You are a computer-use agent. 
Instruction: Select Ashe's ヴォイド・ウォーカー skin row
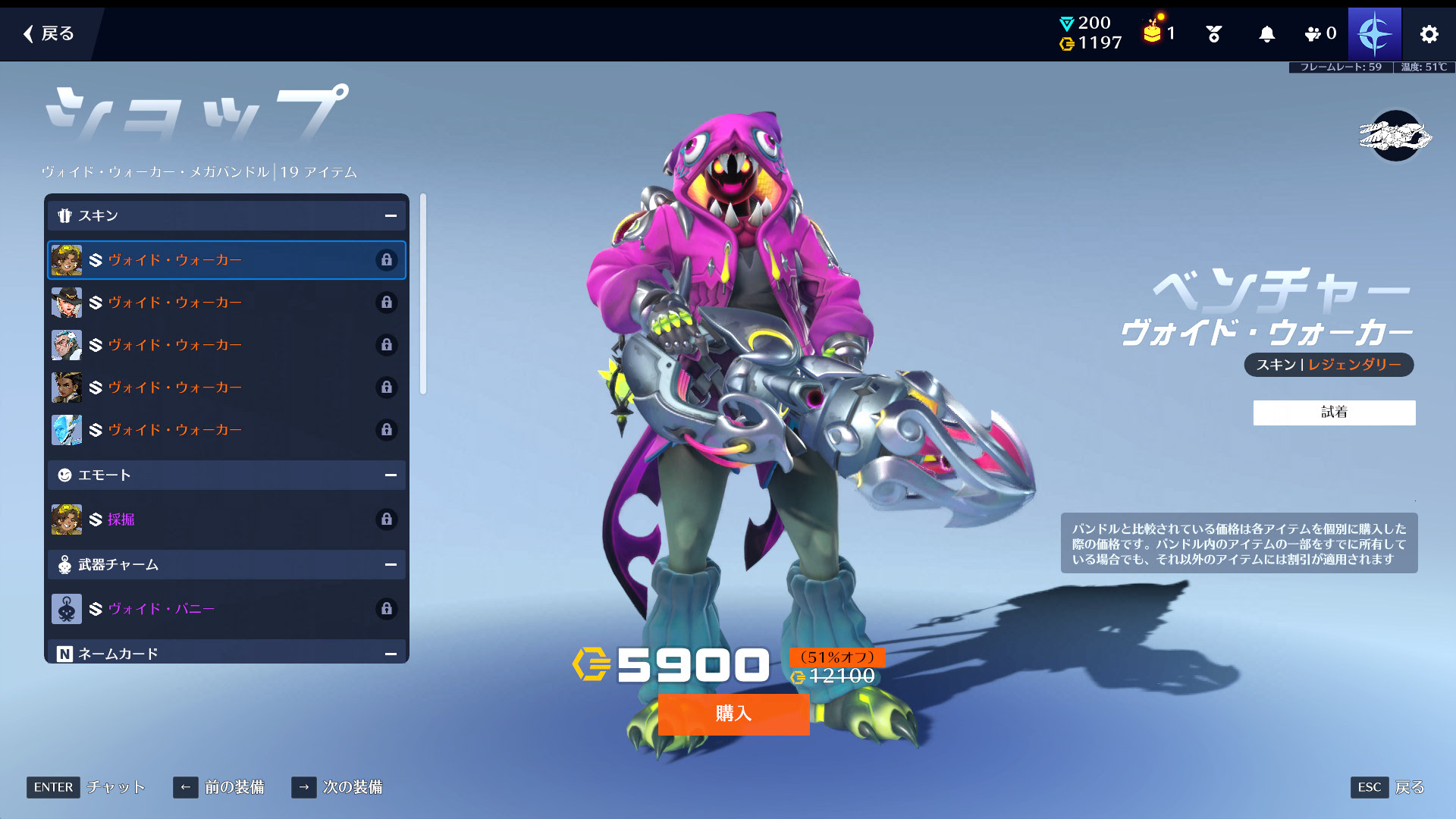(x=226, y=303)
